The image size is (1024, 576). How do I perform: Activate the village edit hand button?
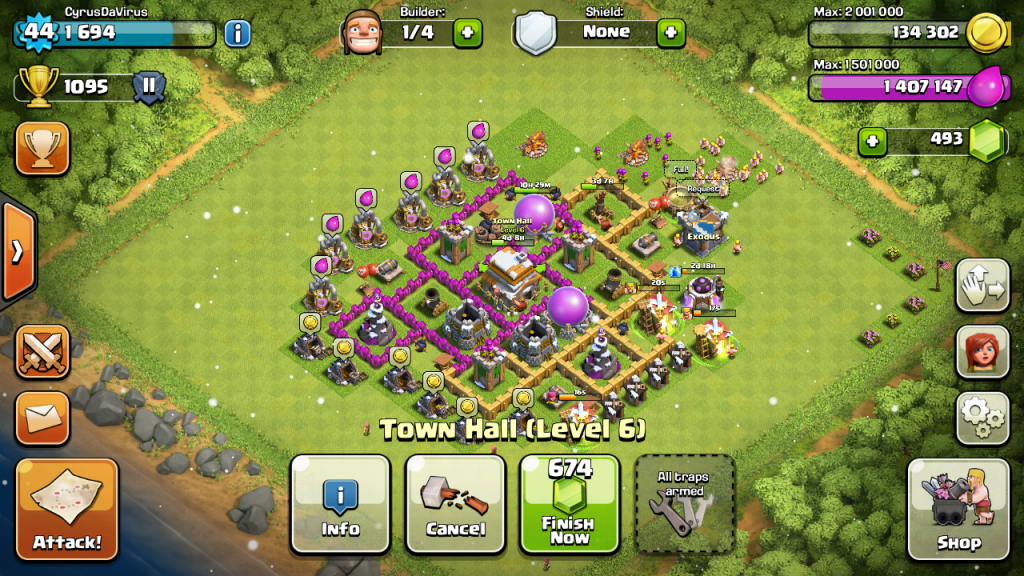(x=981, y=286)
